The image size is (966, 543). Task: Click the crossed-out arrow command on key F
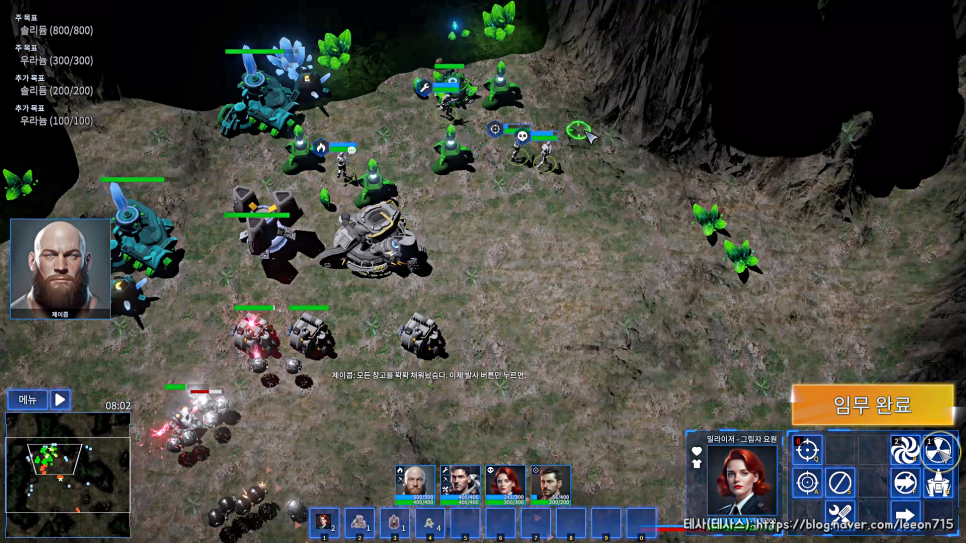click(x=905, y=483)
